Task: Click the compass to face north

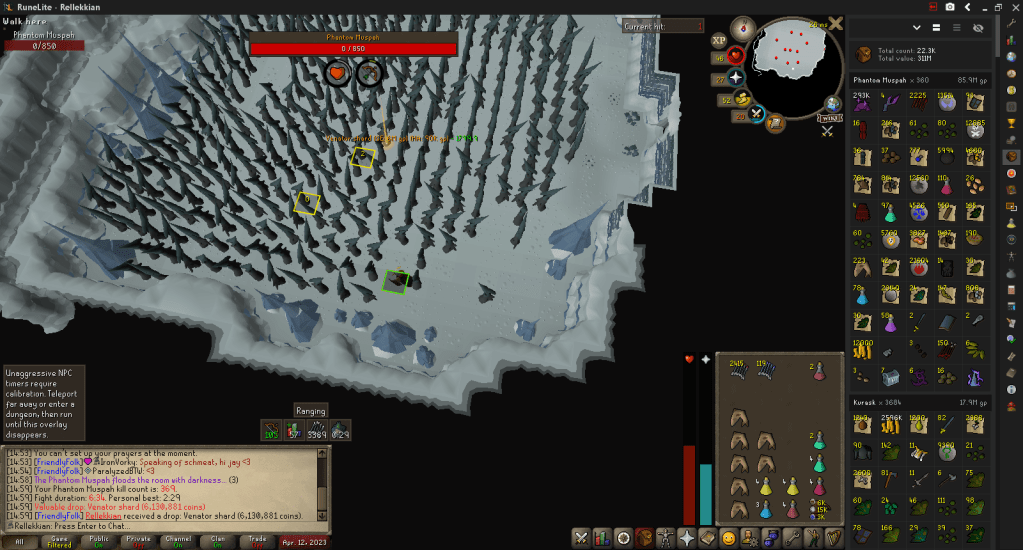Action: (x=744, y=27)
